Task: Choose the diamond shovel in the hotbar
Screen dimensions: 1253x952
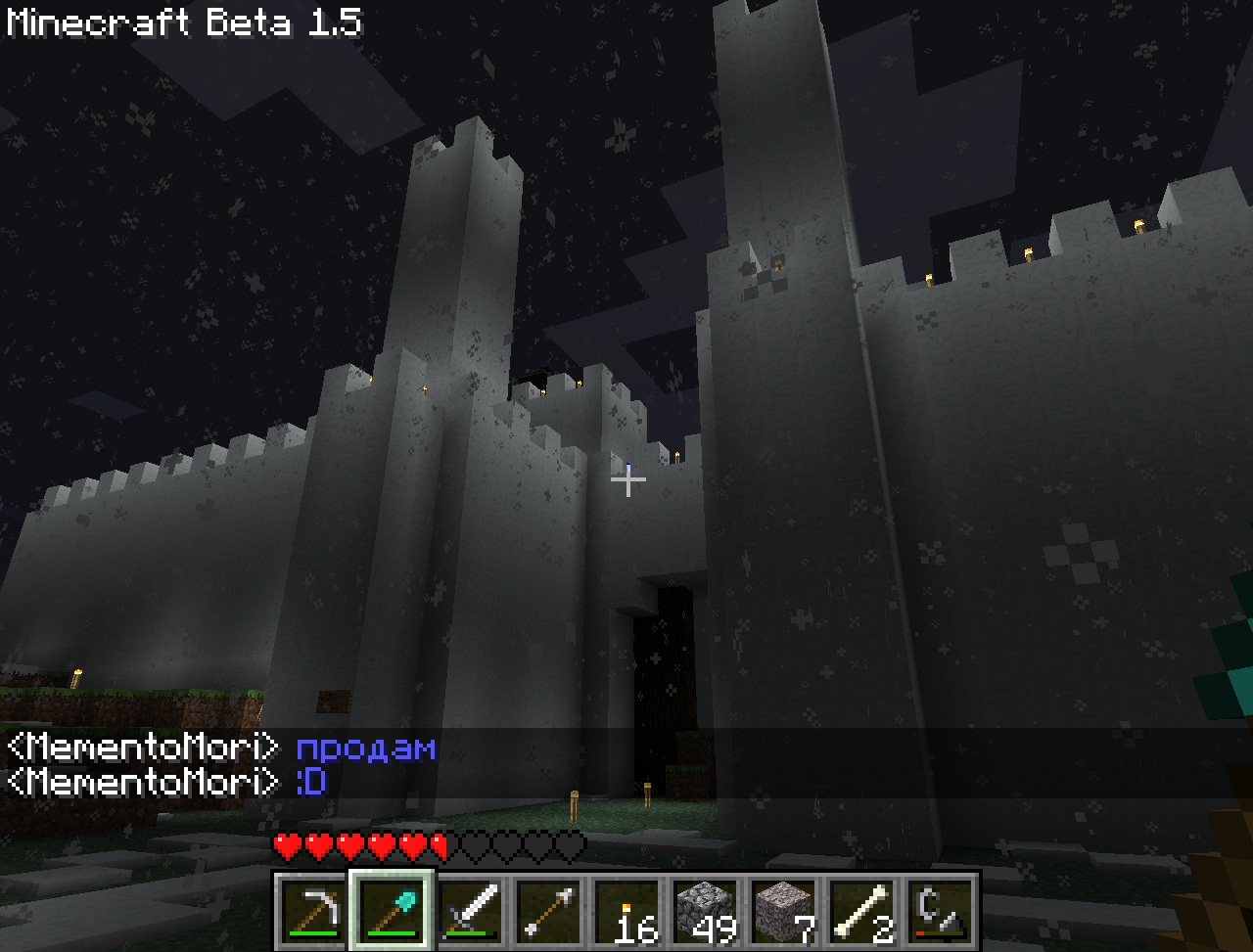Action: [392, 910]
